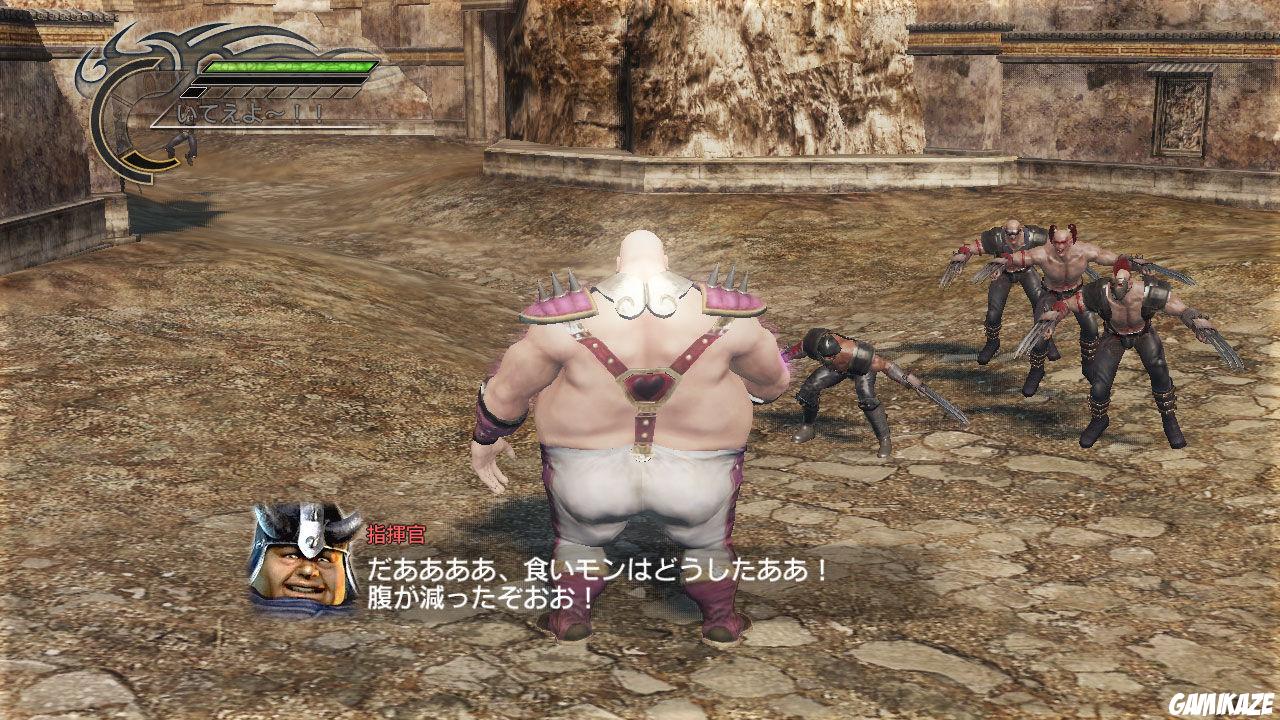Toggle the first segment of the spirit gauge
The width and height of the screenshot is (1280, 720).
click(x=192, y=92)
